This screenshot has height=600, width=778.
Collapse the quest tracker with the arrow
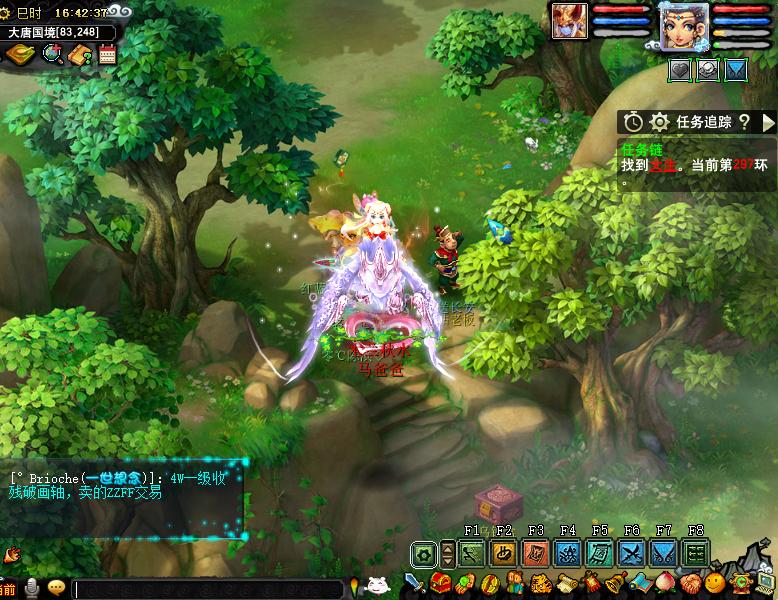point(768,122)
